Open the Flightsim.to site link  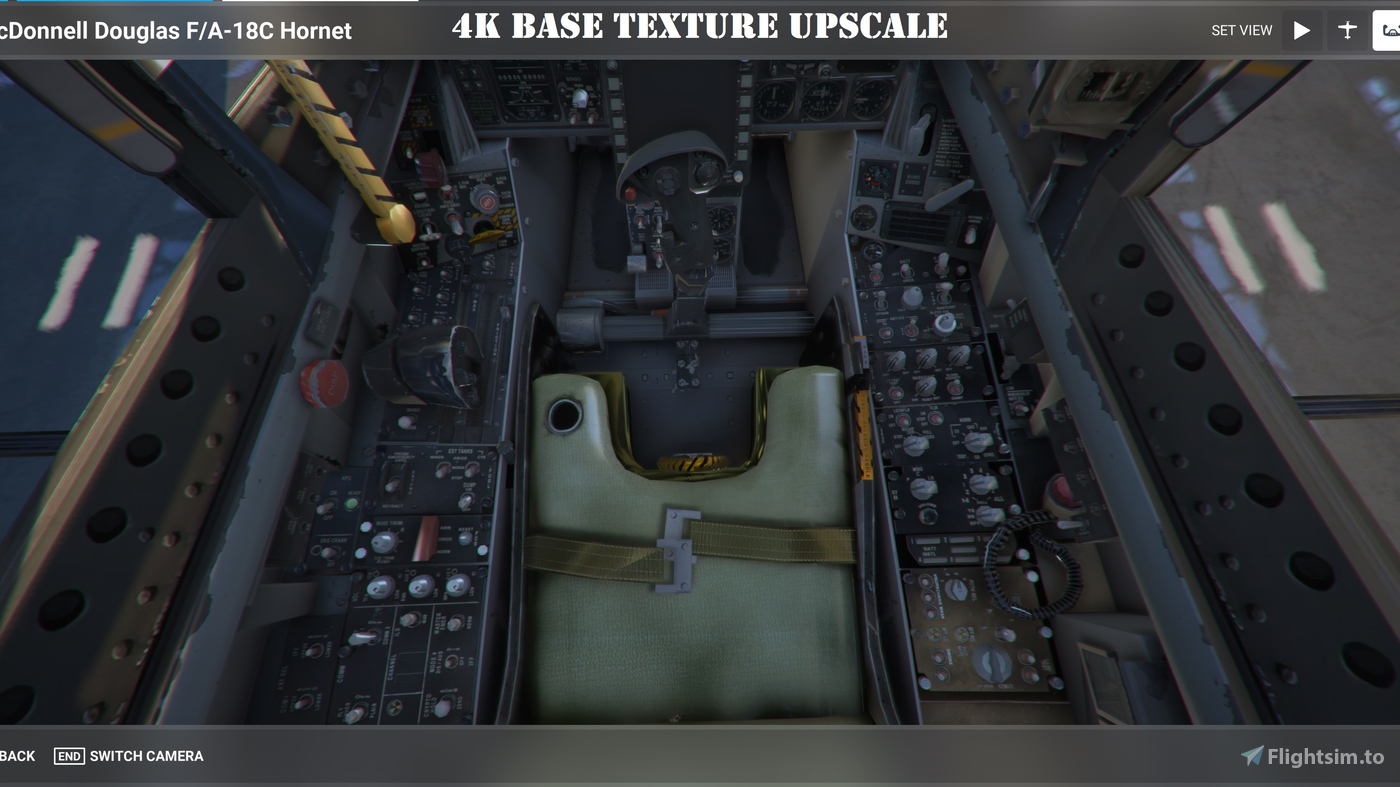point(1319,756)
